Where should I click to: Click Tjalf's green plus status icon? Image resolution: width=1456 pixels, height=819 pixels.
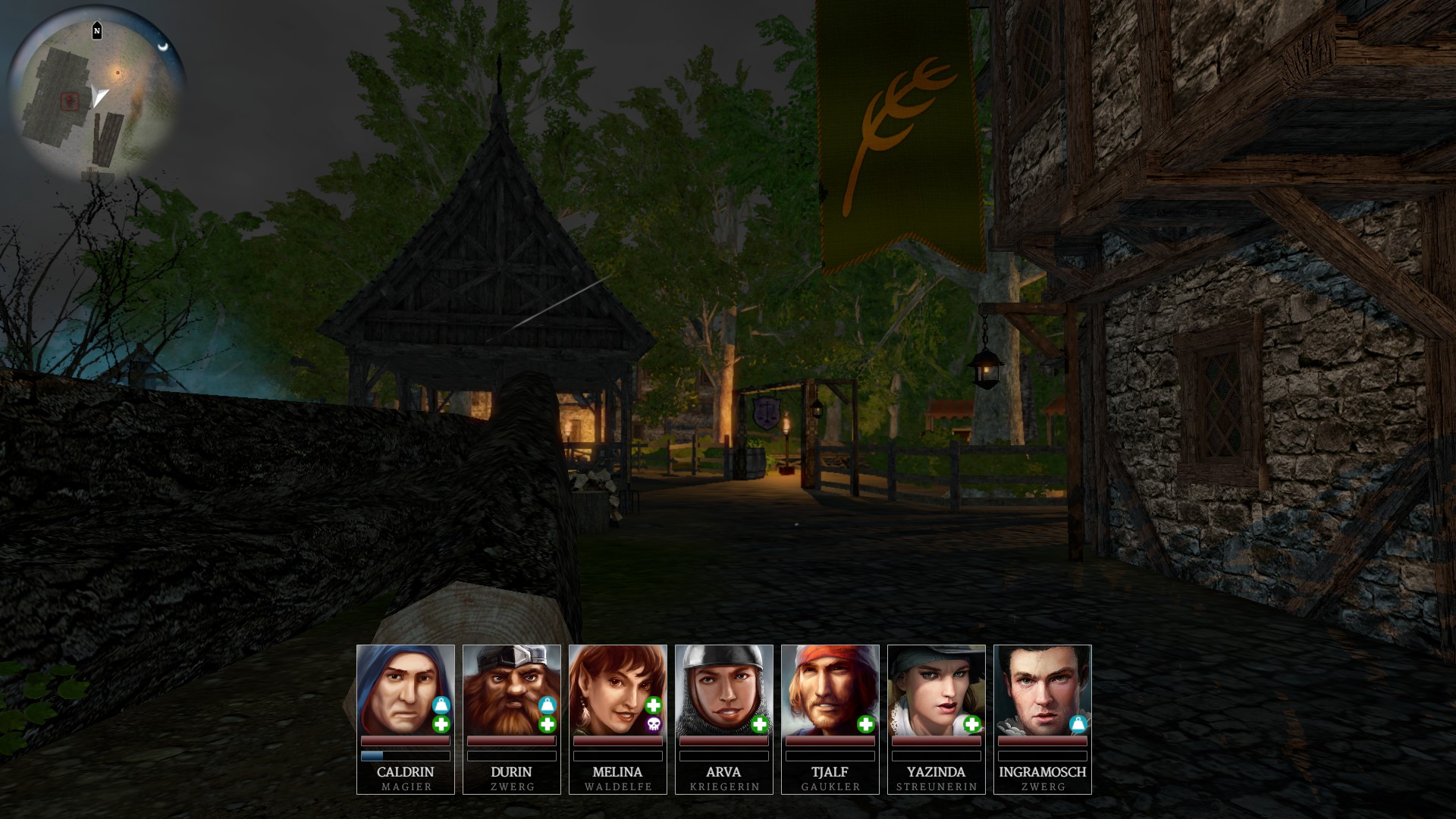pos(865,725)
